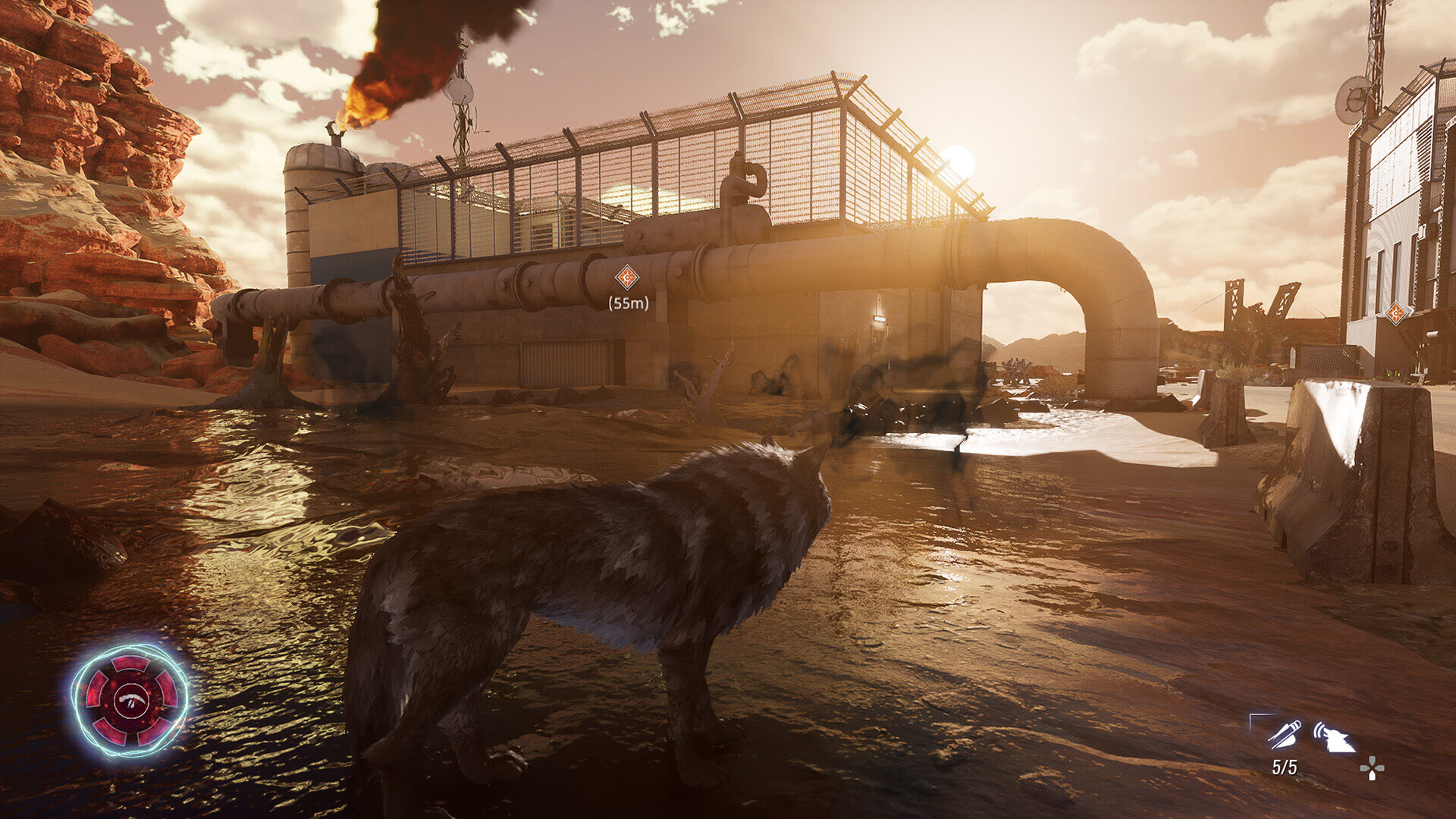Screen dimensions: 1456x819
Task: Activate the wolf howl ability icon
Action: click(x=1335, y=737)
